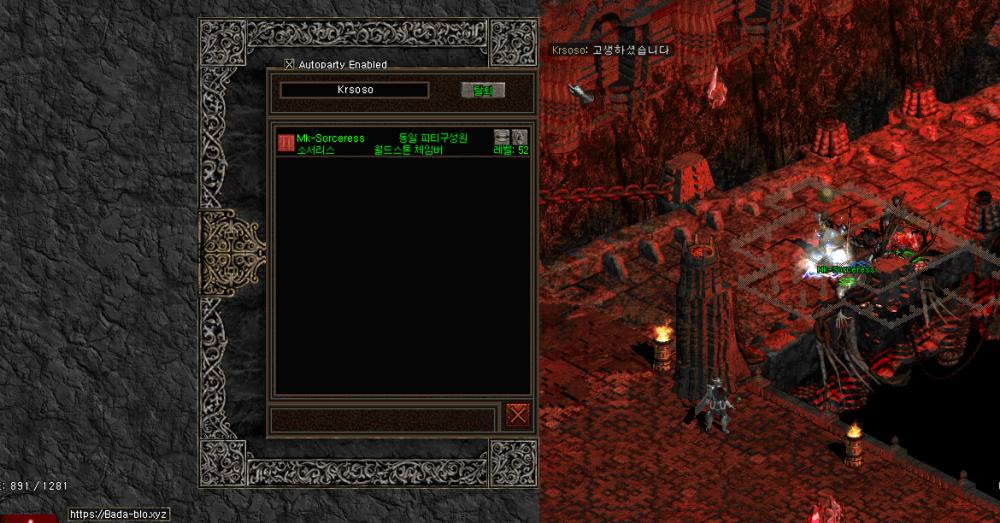Close the party panel with the red X
1000x523 pixels.
pos(517,415)
